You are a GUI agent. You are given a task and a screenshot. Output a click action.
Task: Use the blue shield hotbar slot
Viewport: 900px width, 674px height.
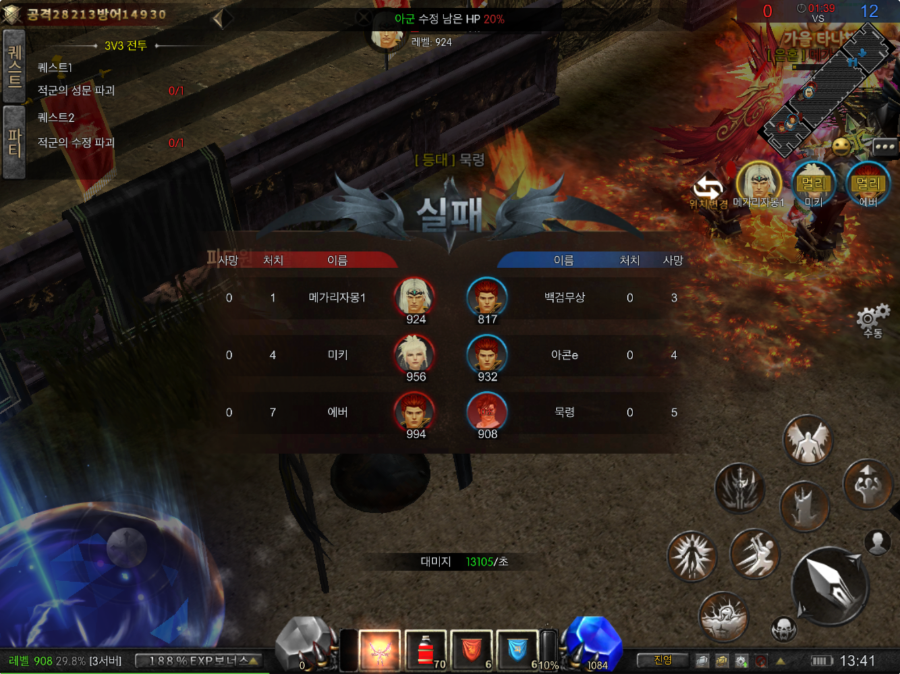tap(517, 650)
